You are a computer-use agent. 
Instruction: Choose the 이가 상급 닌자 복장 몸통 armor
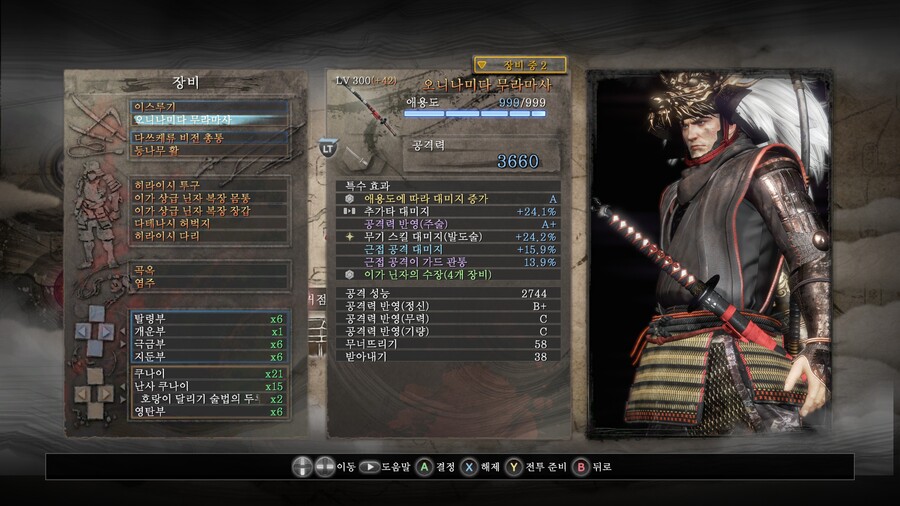click(x=210, y=198)
